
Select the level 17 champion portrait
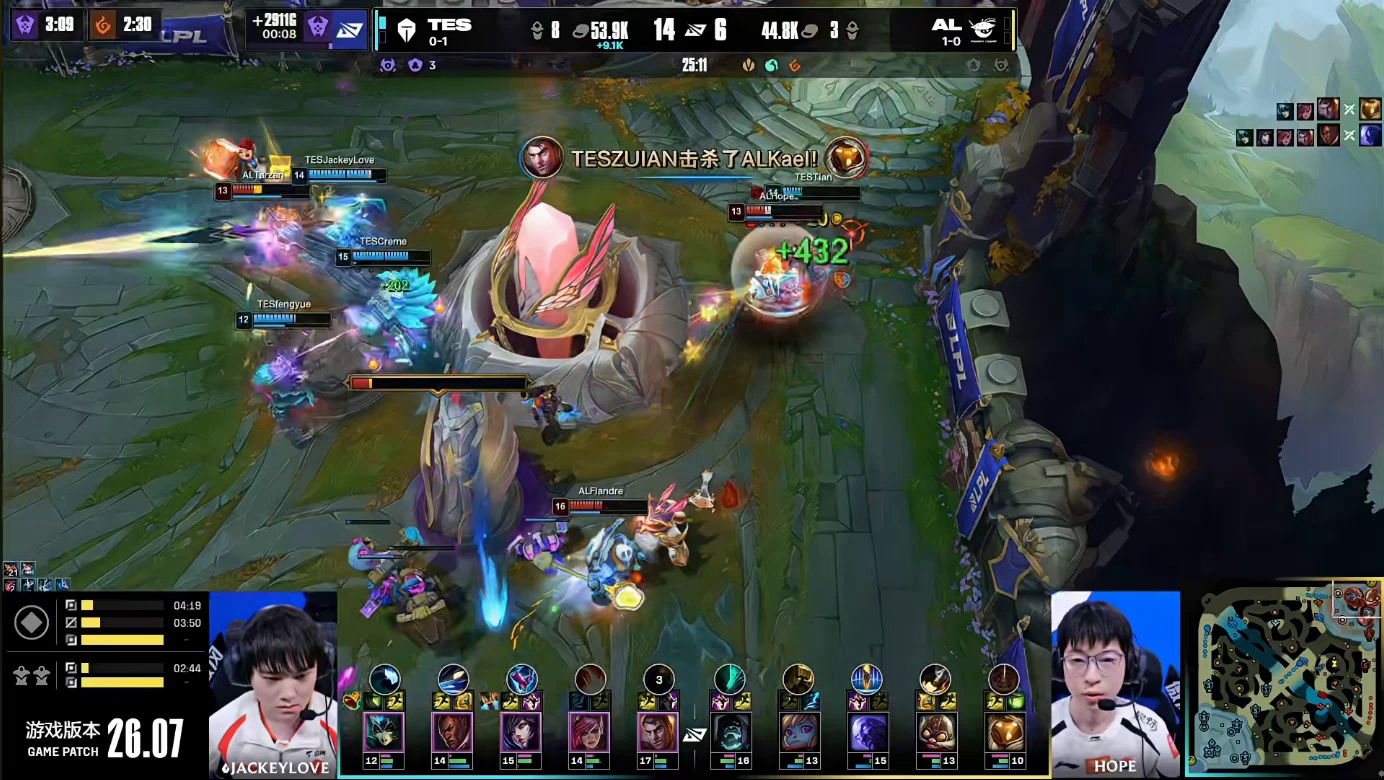coord(657,732)
